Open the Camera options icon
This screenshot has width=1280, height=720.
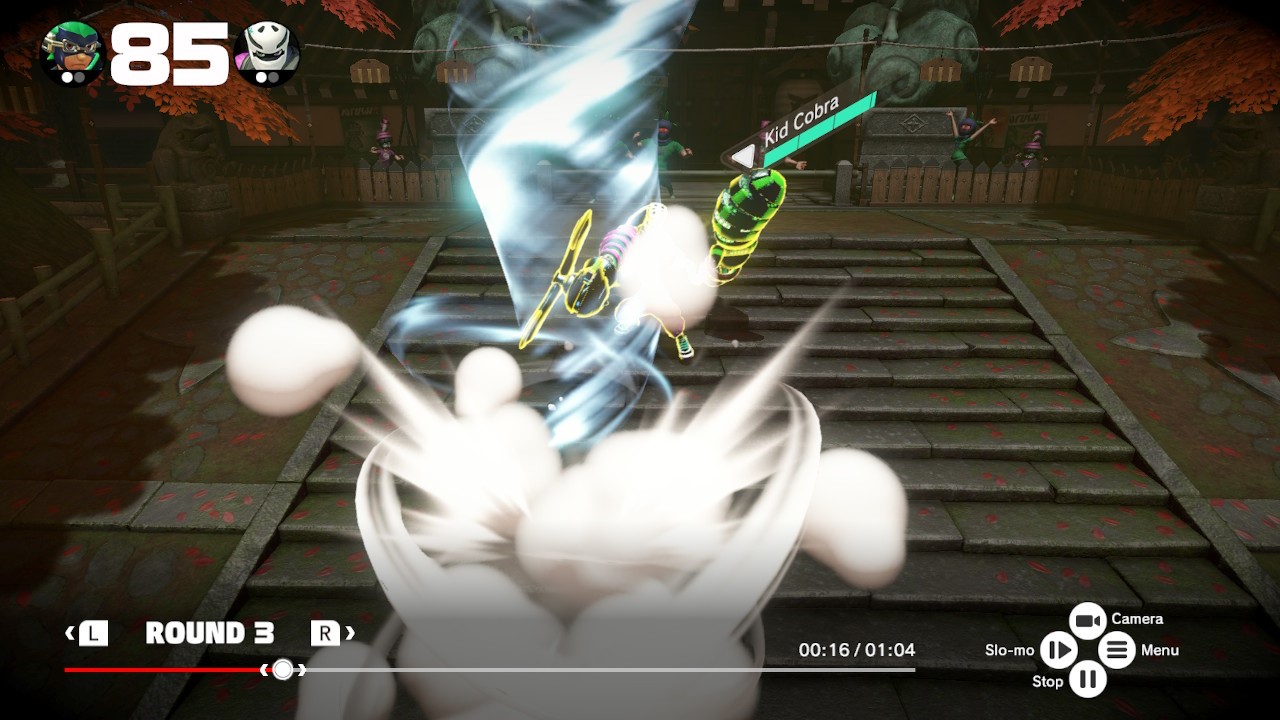(x=1087, y=621)
